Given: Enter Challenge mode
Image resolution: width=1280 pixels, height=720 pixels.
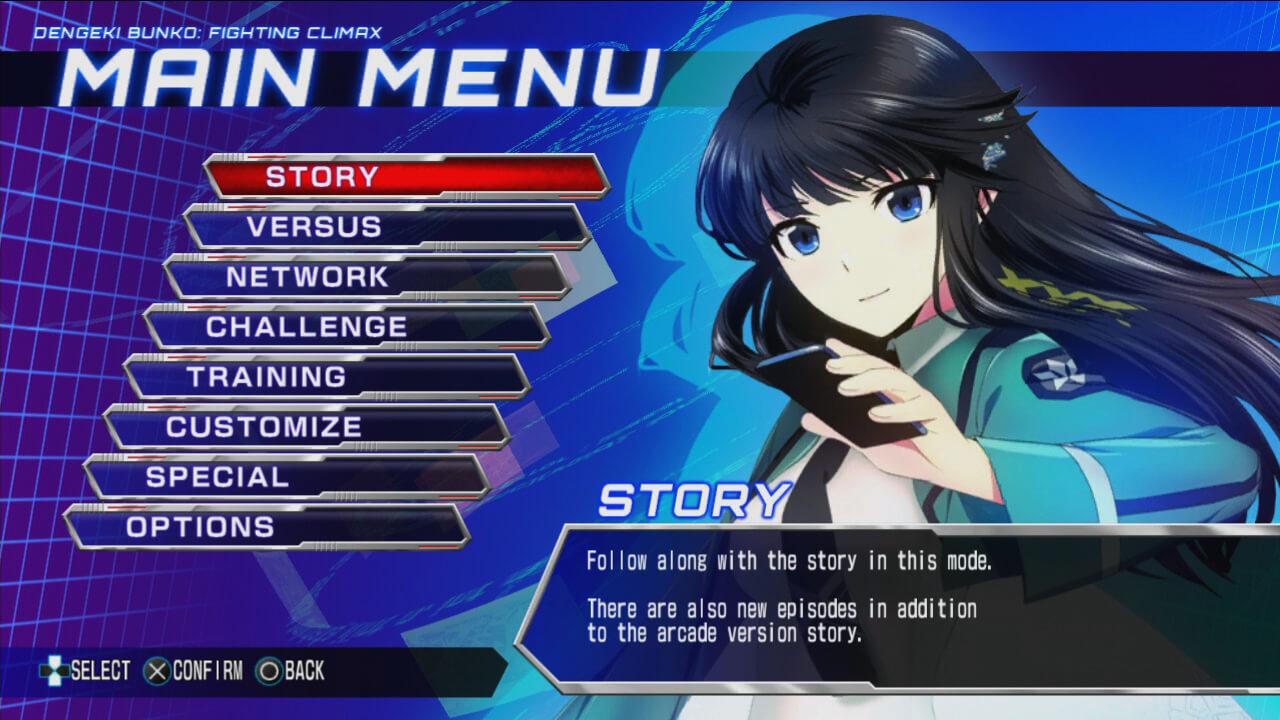Looking at the screenshot, I should 346,327.
